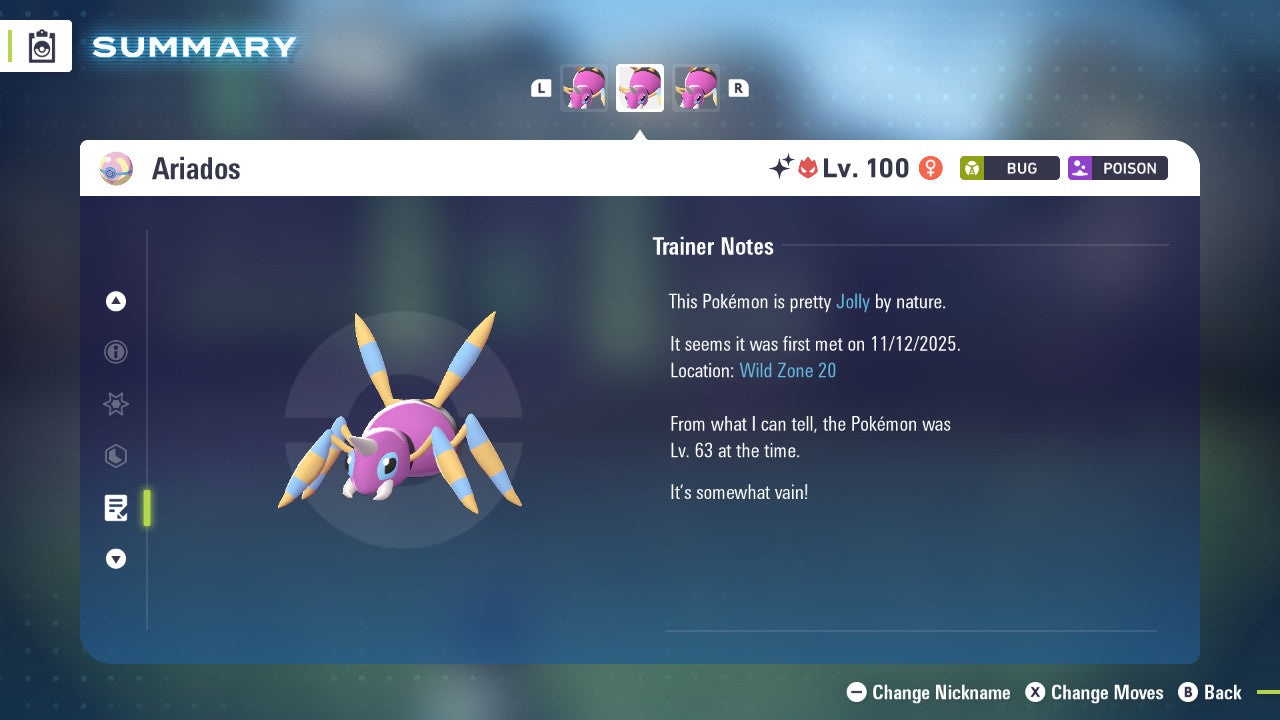This screenshot has height=720, width=1280.
Task: Click the shiny sparkle icon near Lv. 100
Action: coord(783,168)
